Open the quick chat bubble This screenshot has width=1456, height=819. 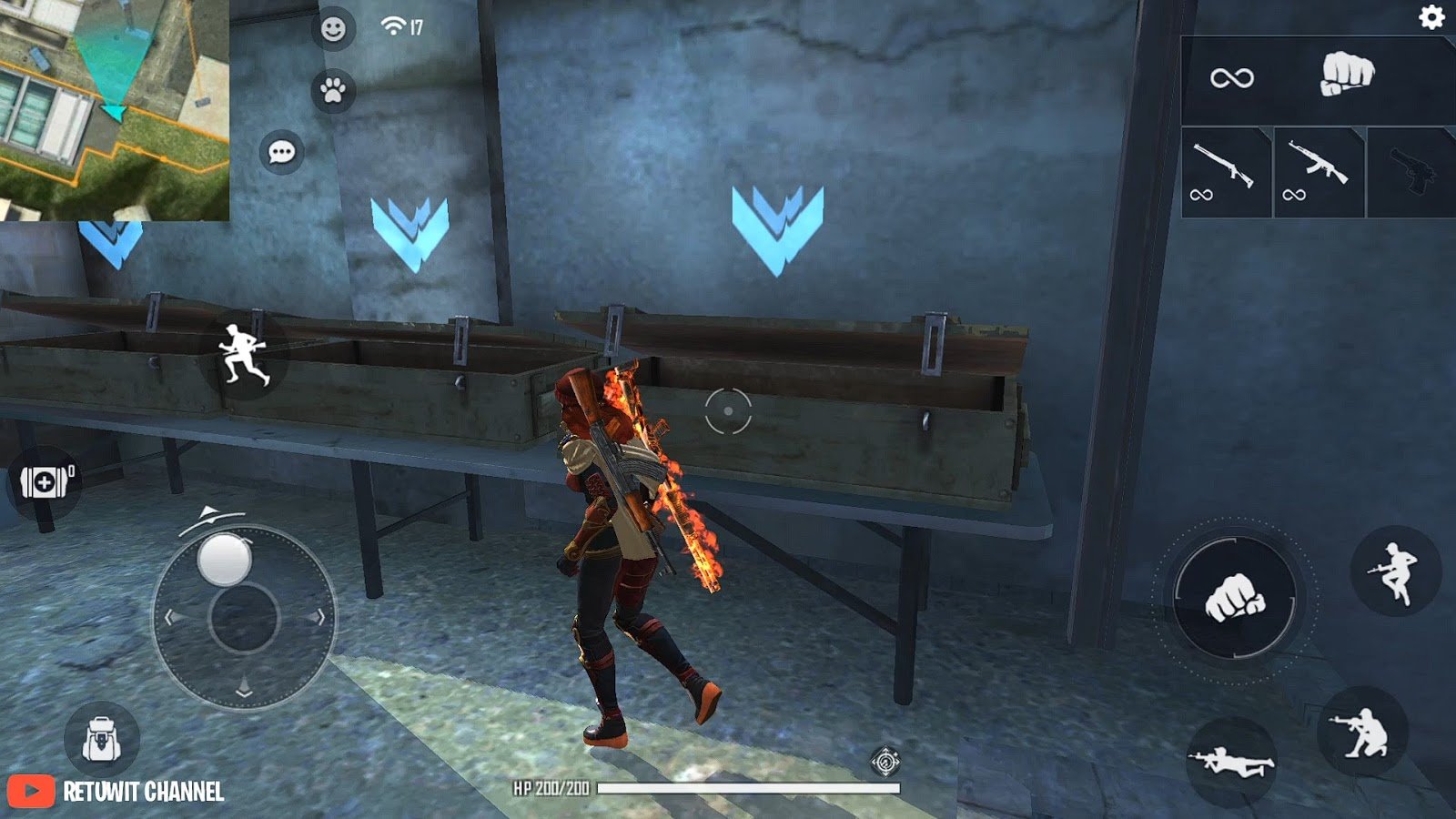pyautogui.click(x=283, y=150)
